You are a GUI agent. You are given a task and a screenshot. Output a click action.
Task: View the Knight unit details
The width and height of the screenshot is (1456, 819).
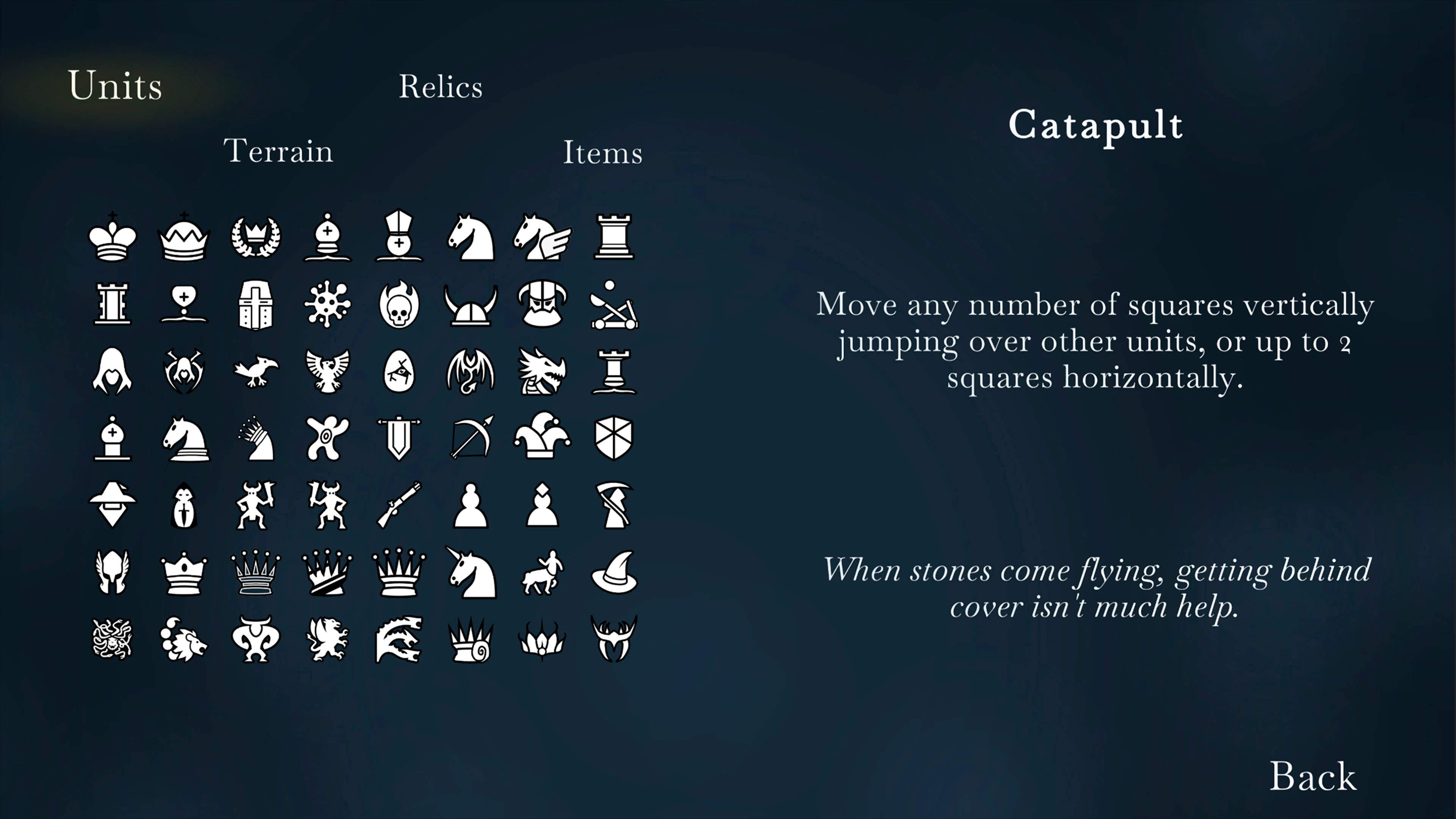[471, 237]
